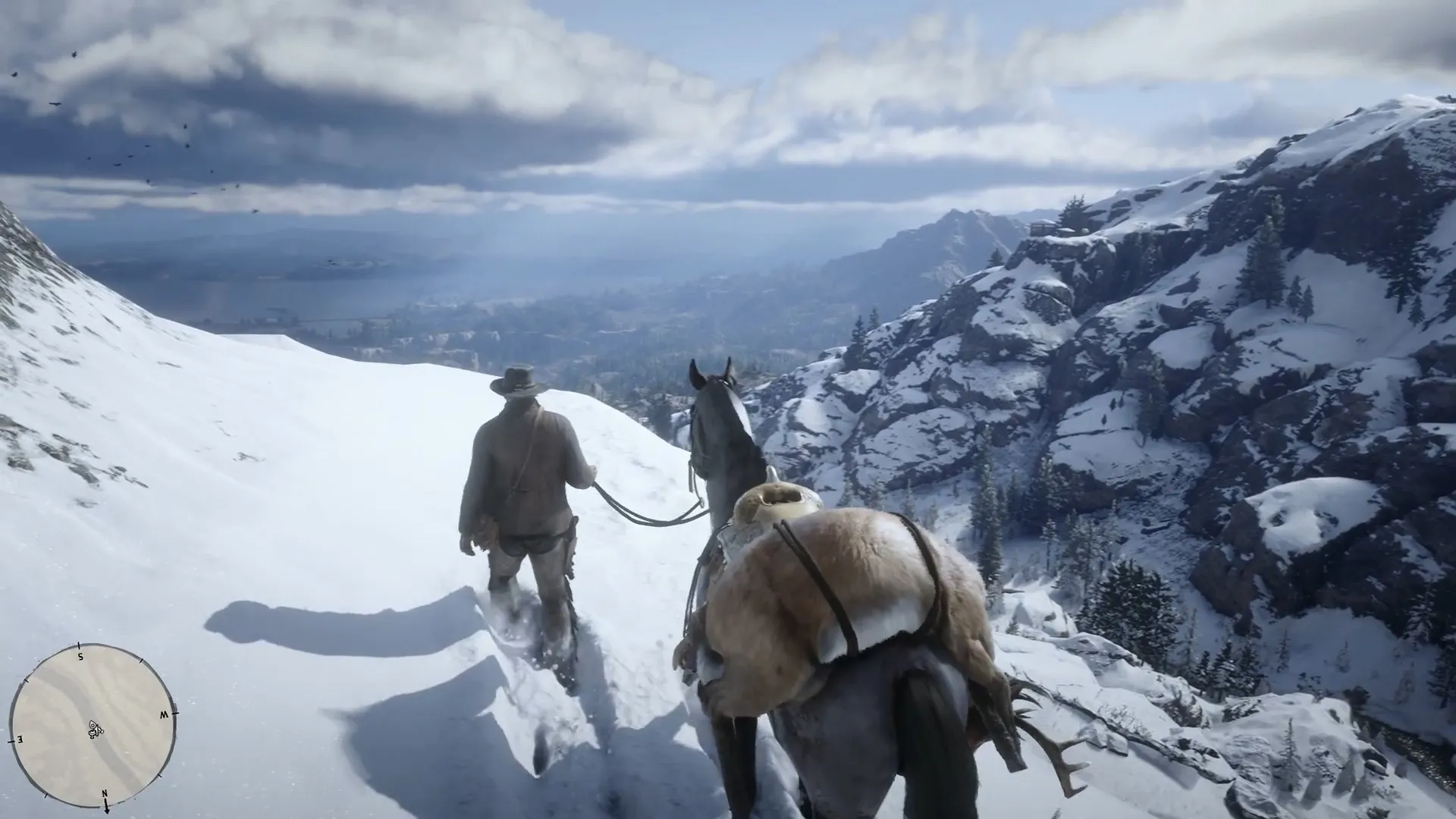The image size is (1456, 819).
Task: Click the 'W' compass marker on minimap
Action: pos(164,715)
